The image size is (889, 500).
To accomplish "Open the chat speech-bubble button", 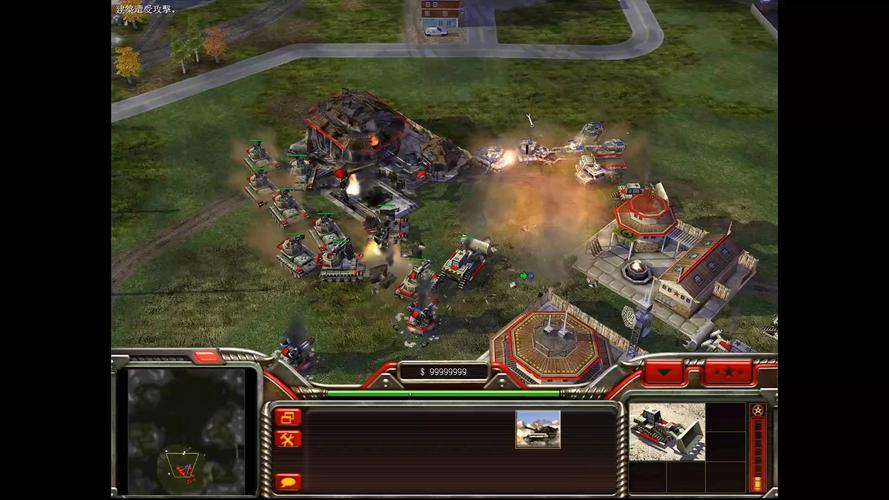I will coord(288,481).
